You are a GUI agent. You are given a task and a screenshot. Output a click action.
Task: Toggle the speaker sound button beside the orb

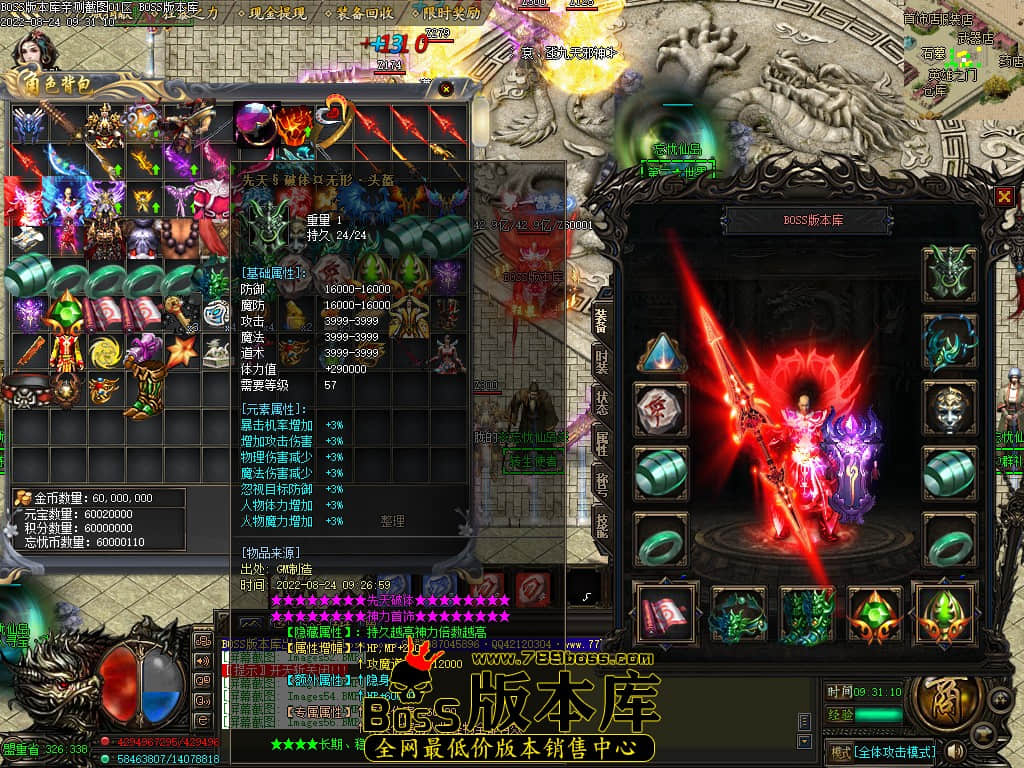956,750
